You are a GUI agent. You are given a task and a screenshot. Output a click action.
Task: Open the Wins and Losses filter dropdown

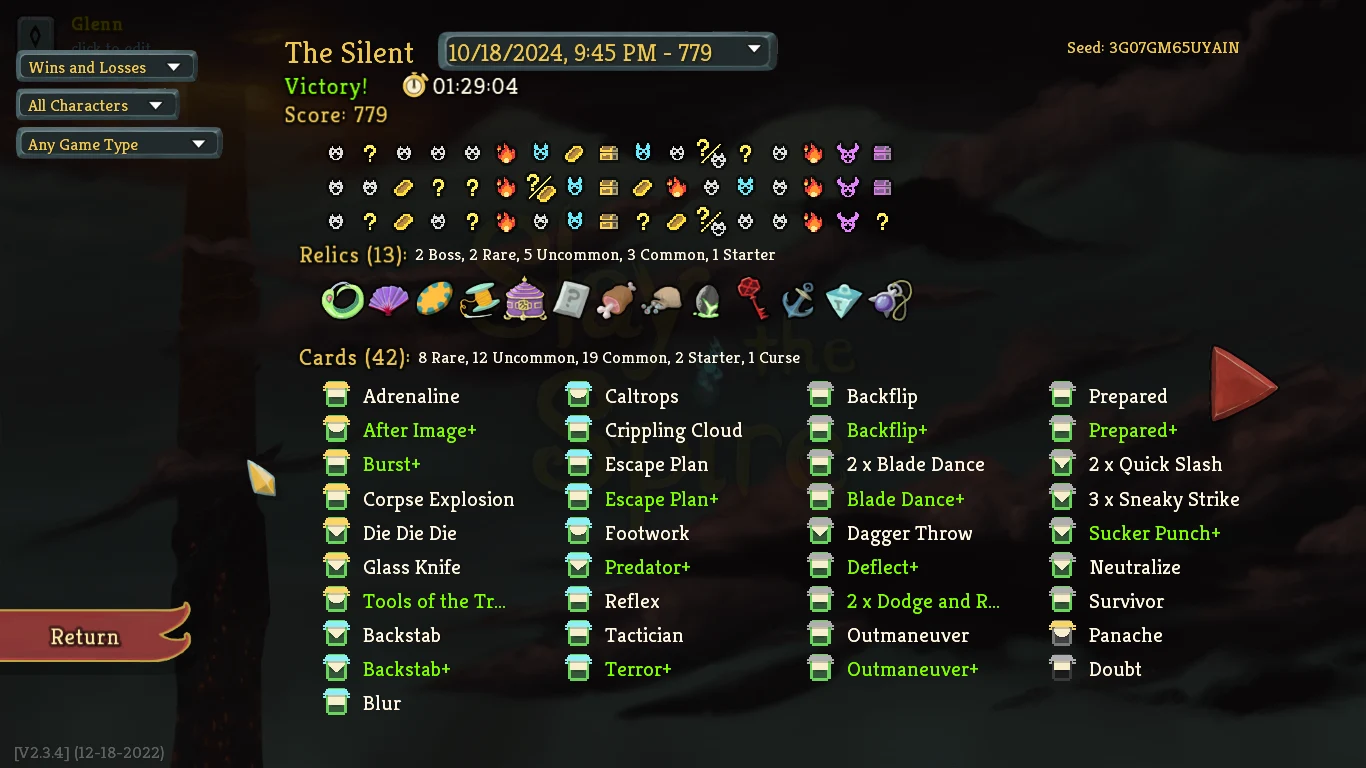click(106, 67)
